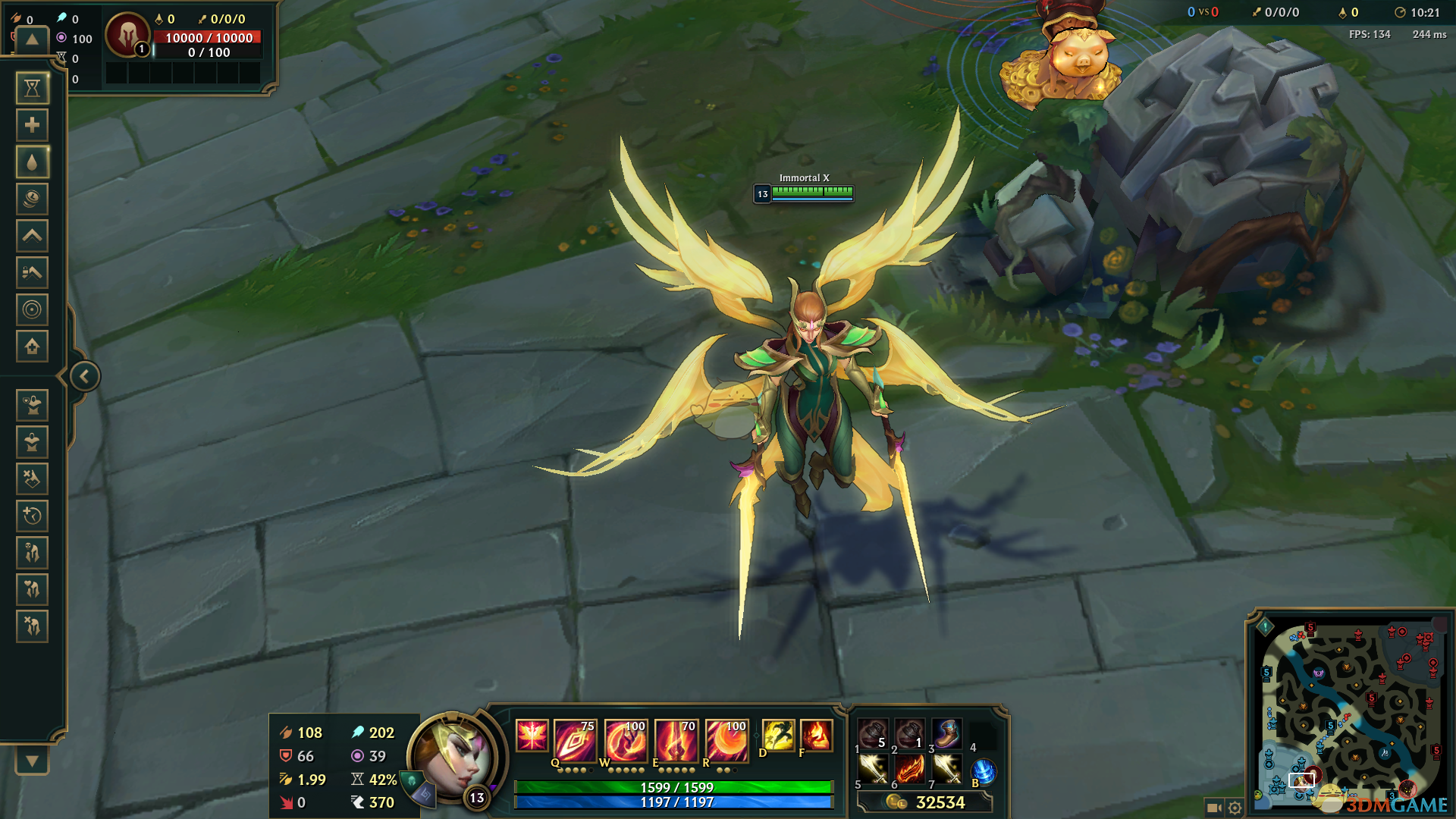Toggle infinite cooldowns hourglass icon
Viewport: 1456px width, 819px height.
coord(32,88)
